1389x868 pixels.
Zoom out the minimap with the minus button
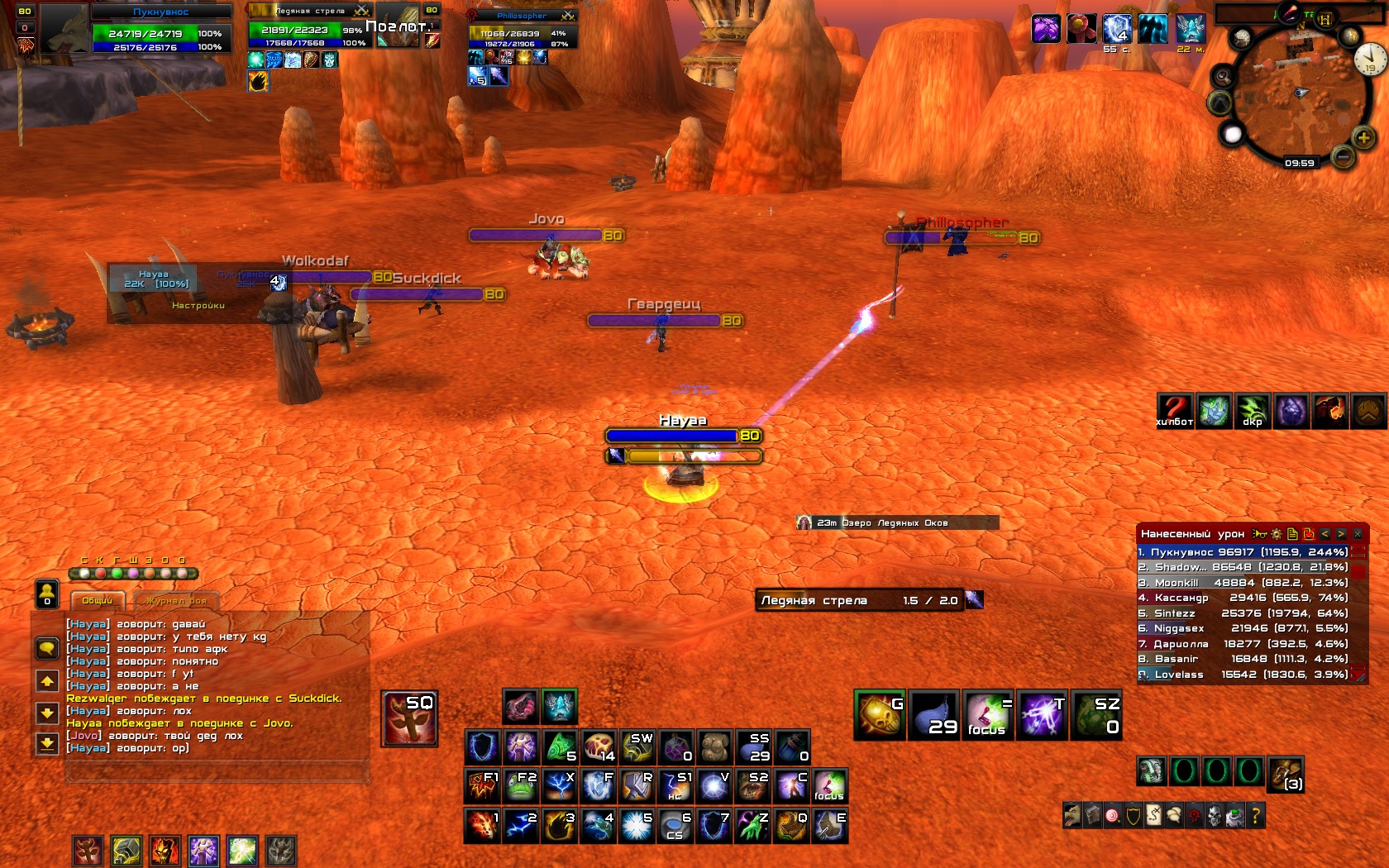(1343, 155)
